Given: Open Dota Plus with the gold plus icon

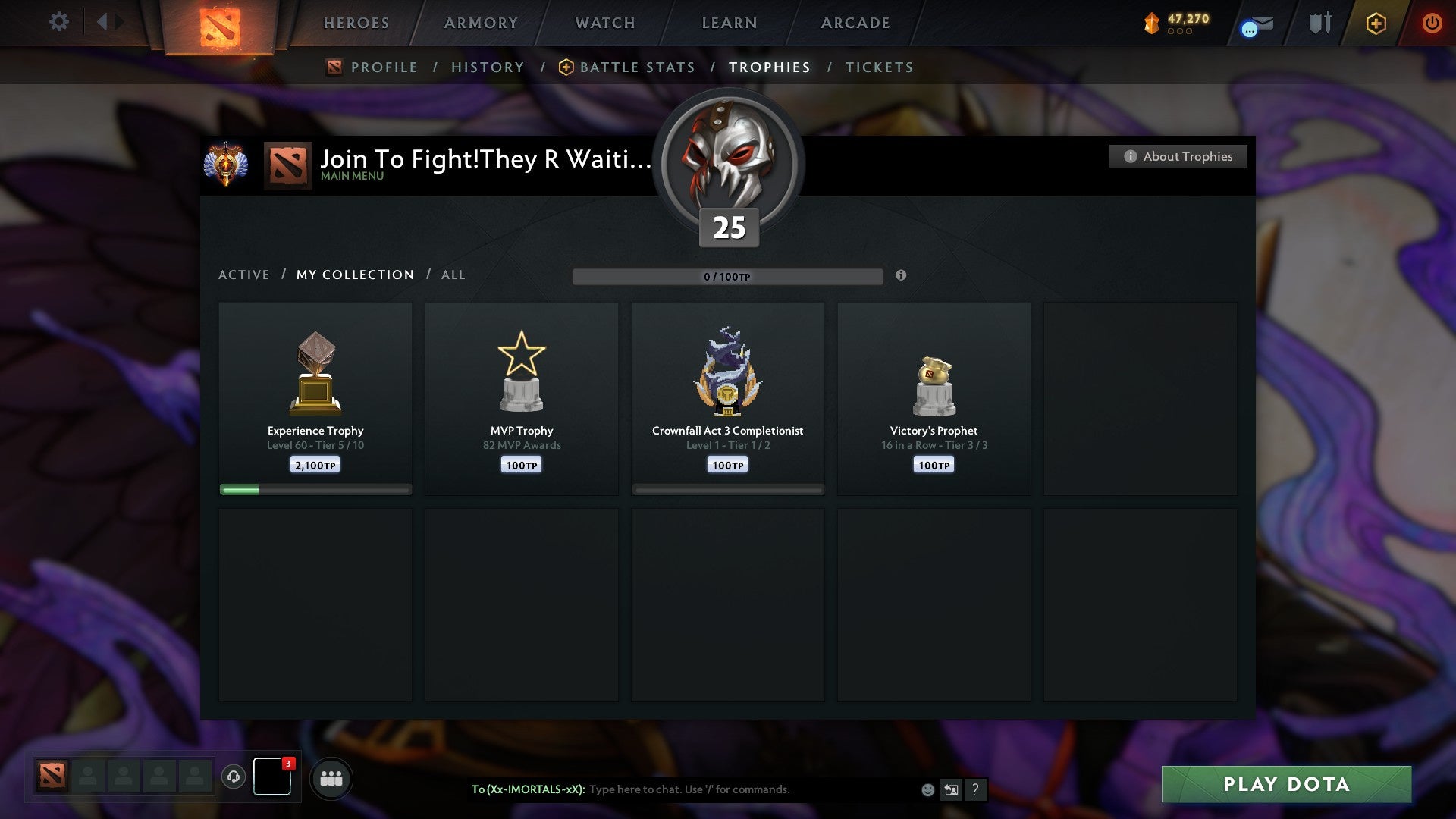Looking at the screenshot, I should [x=1375, y=23].
